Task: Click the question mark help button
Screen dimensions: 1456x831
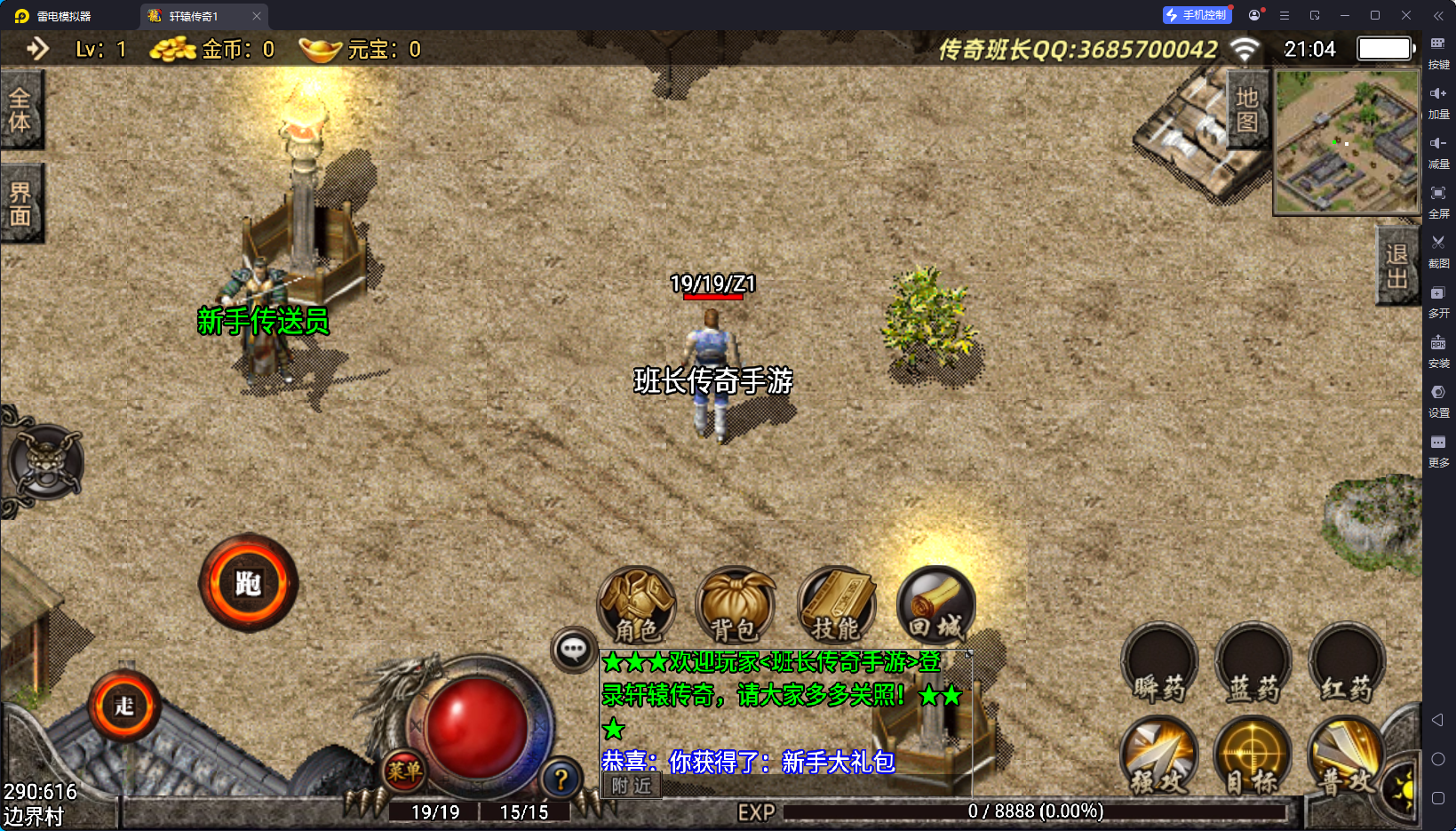Action: click(561, 779)
